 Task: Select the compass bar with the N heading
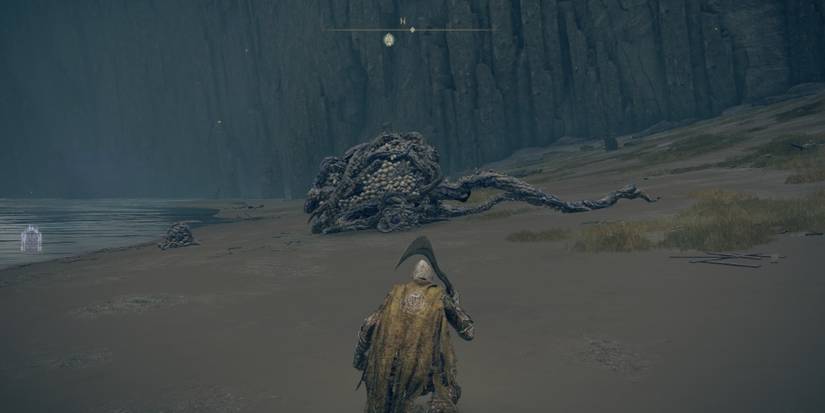click(409, 29)
